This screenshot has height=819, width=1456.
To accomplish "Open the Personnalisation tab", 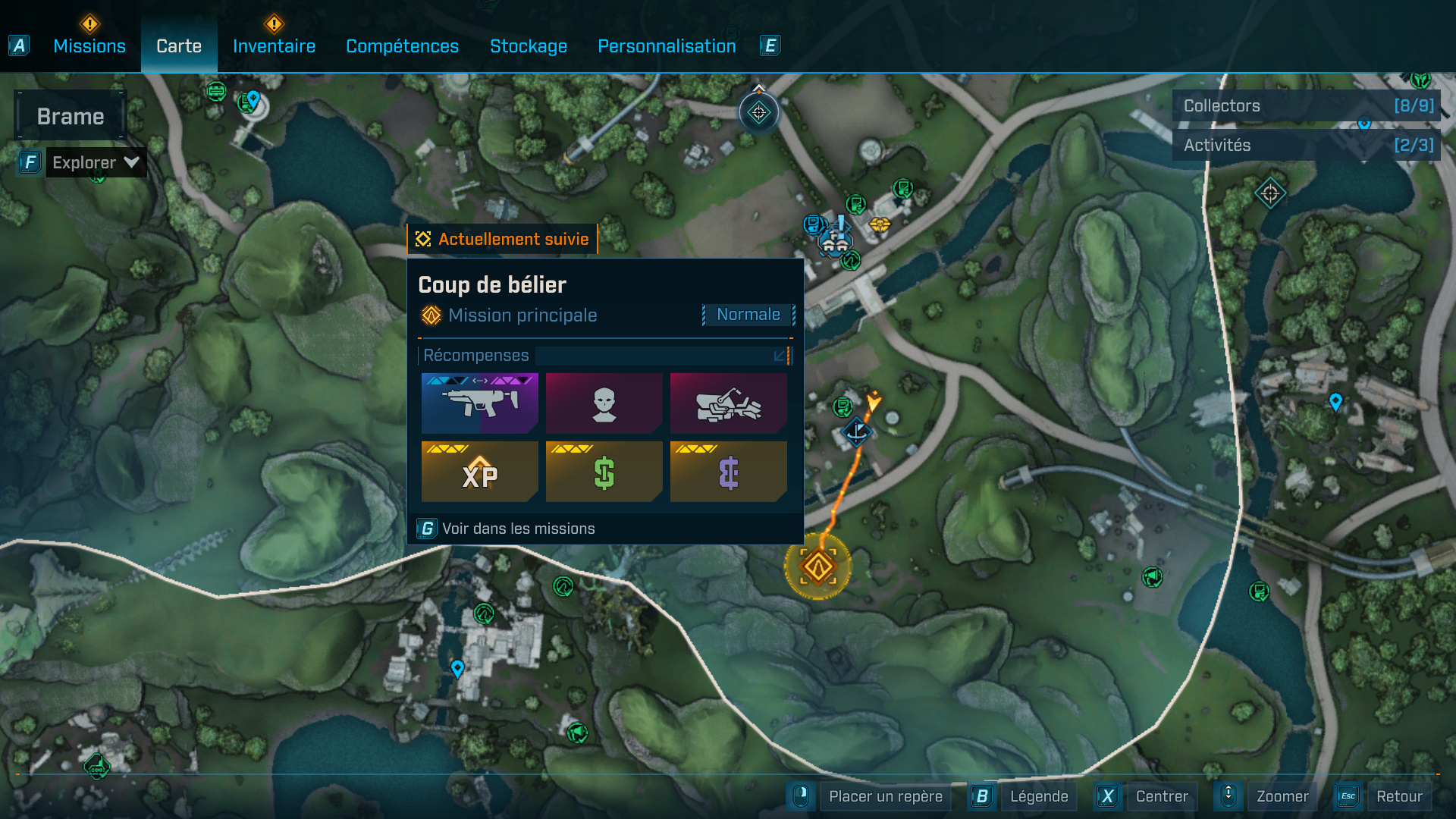I will click(x=667, y=46).
